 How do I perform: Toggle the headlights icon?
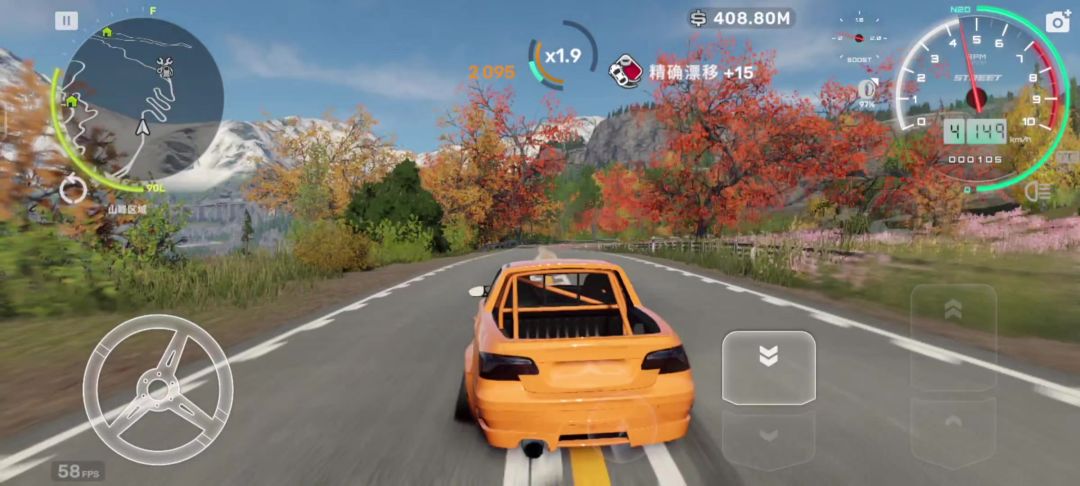click(x=1041, y=190)
